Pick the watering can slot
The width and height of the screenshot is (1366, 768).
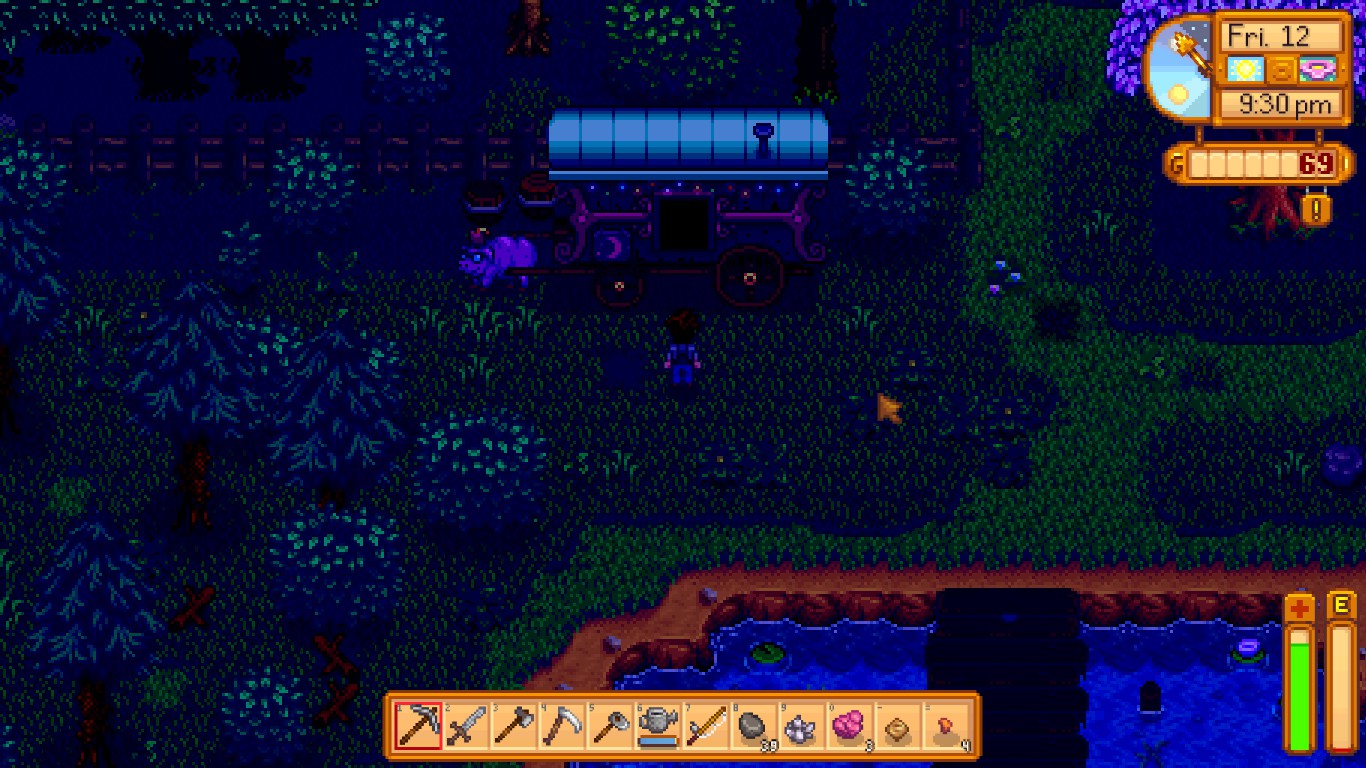[657, 726]
